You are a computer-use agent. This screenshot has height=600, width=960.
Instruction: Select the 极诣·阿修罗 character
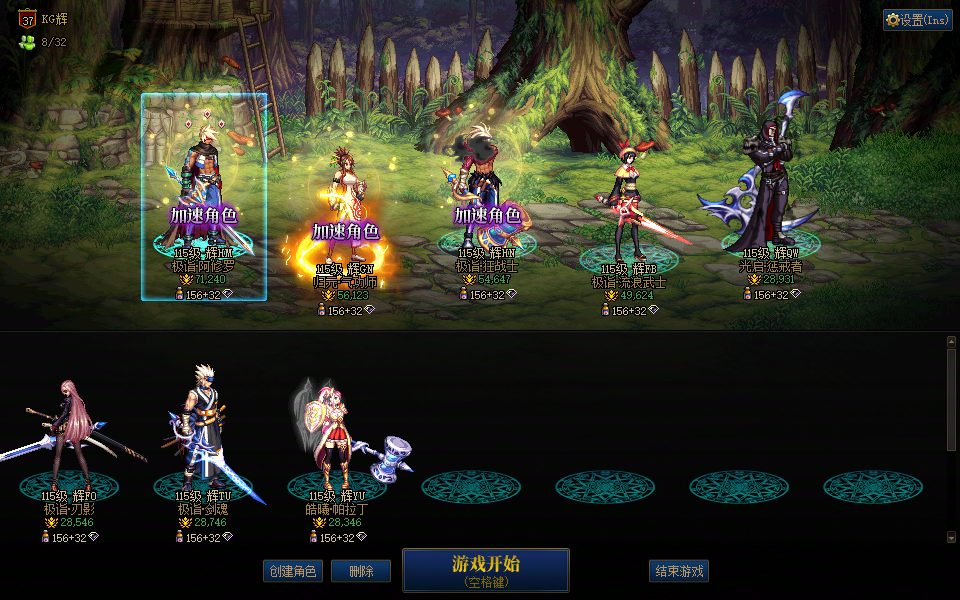coord(204,190)
